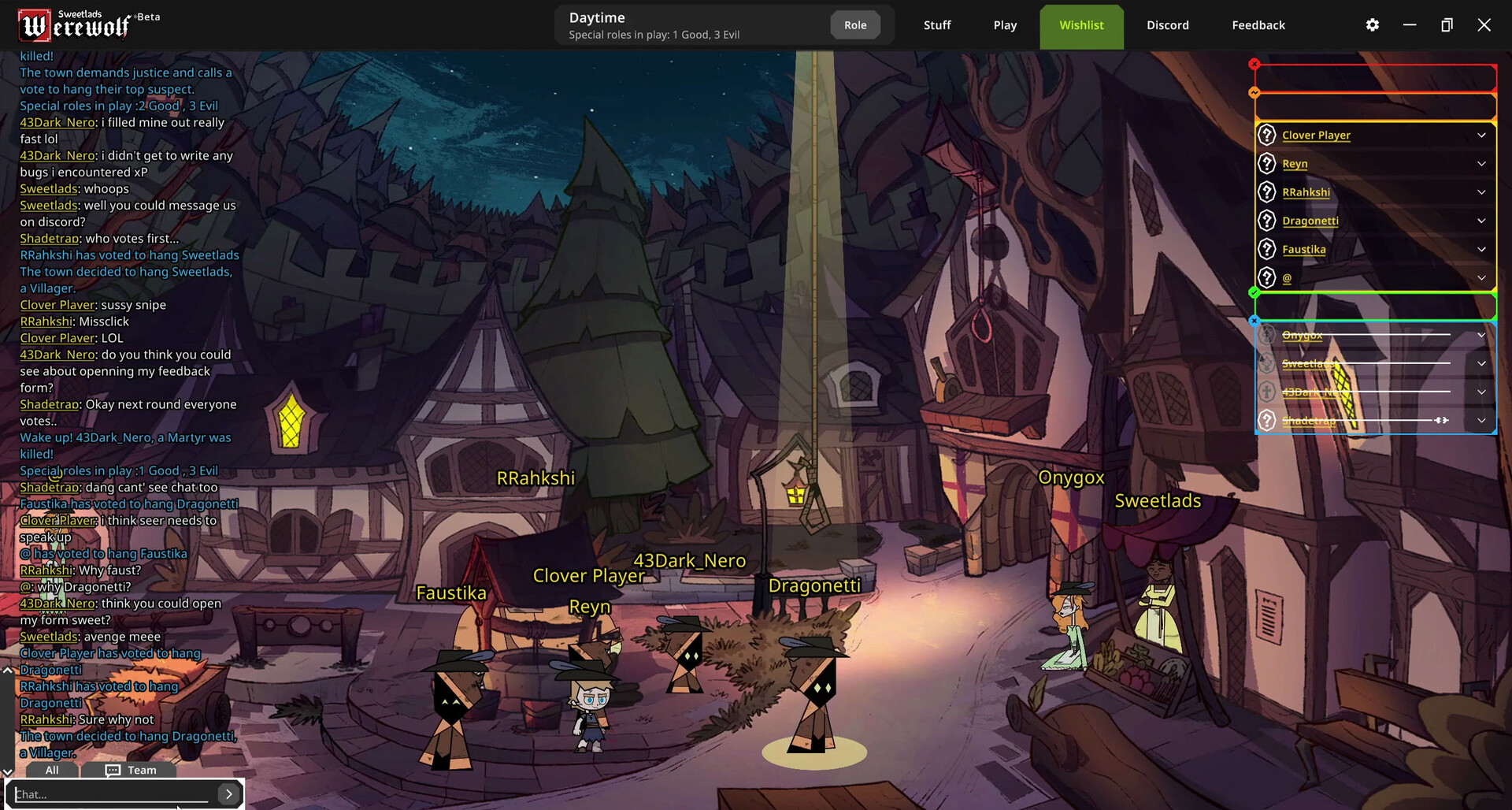Click Reyn's unknown role icon

coord(1267,164)
